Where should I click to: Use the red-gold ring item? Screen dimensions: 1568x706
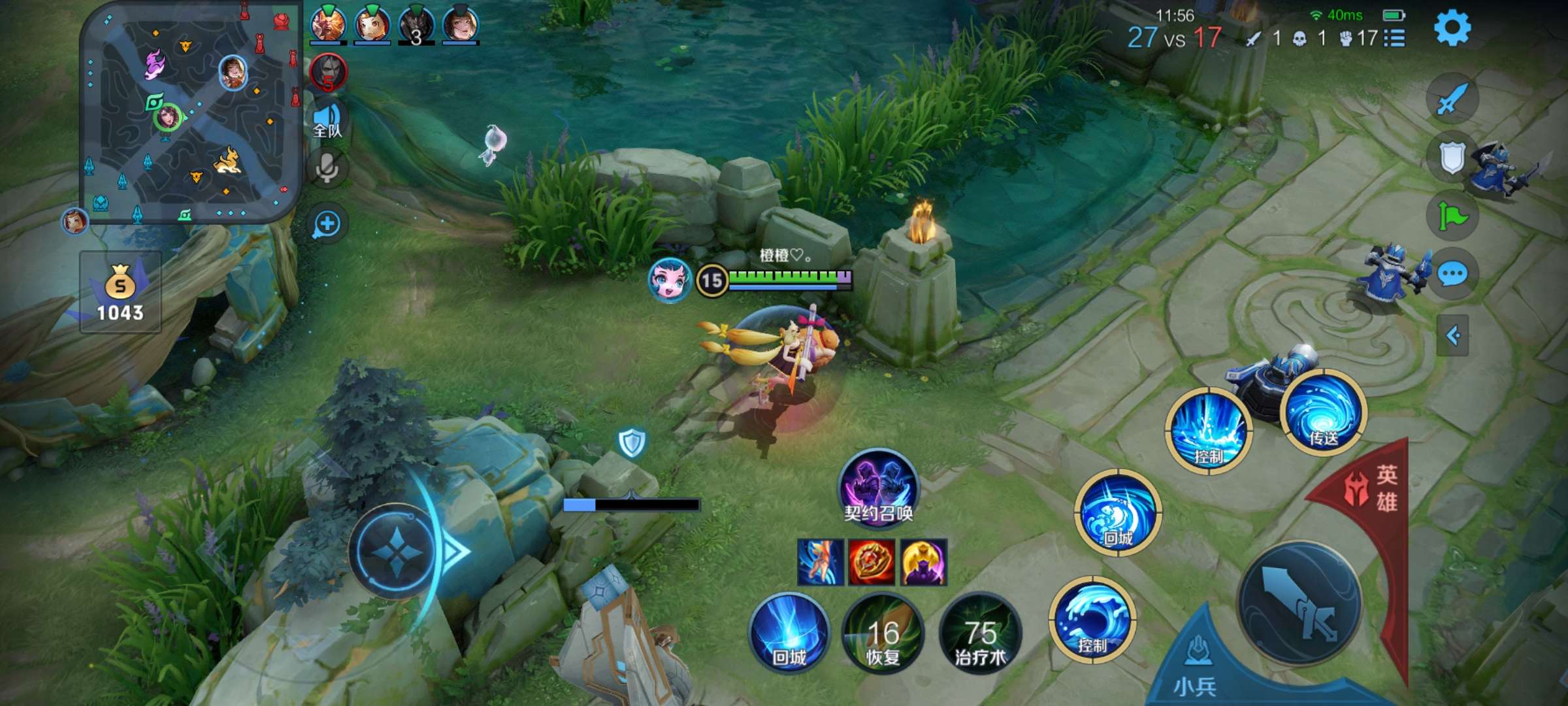(x=872, y=562)
